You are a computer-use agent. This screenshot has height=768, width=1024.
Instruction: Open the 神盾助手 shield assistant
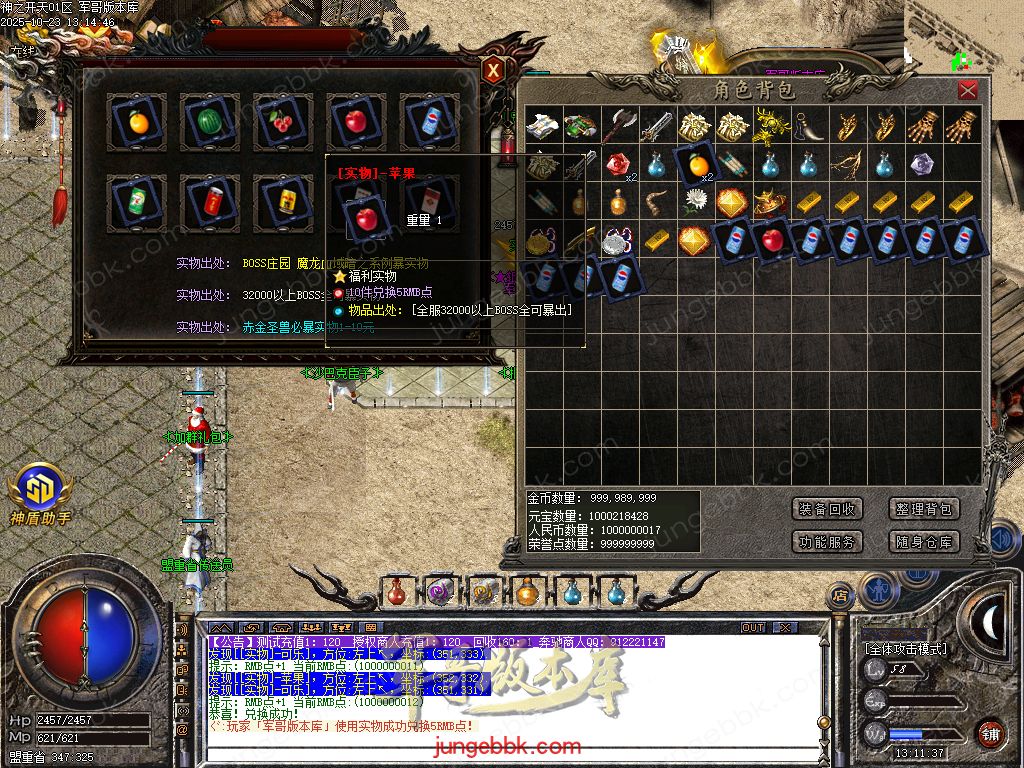(41, 494)
